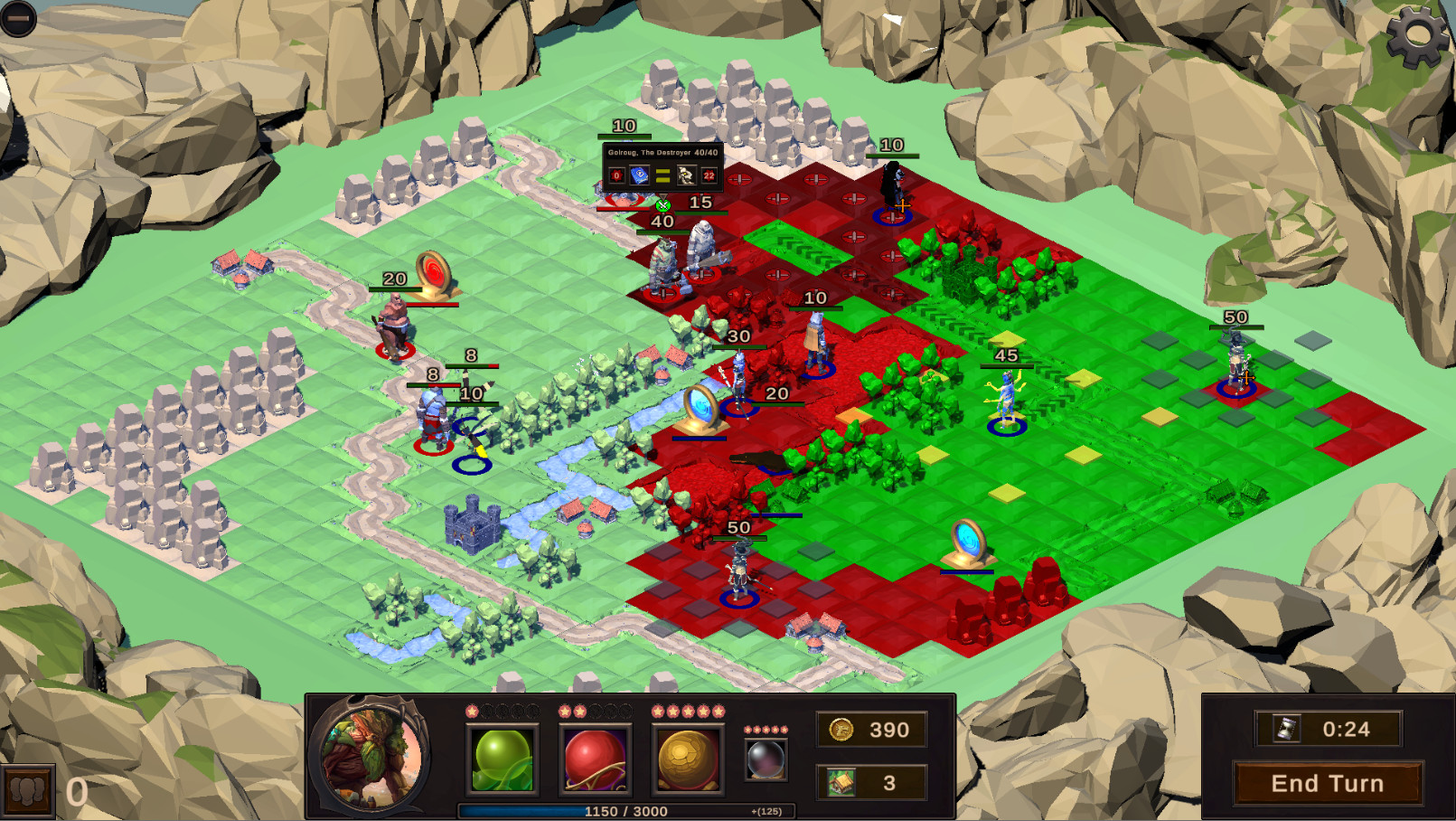End the current turn

(x=1327, y=783)
